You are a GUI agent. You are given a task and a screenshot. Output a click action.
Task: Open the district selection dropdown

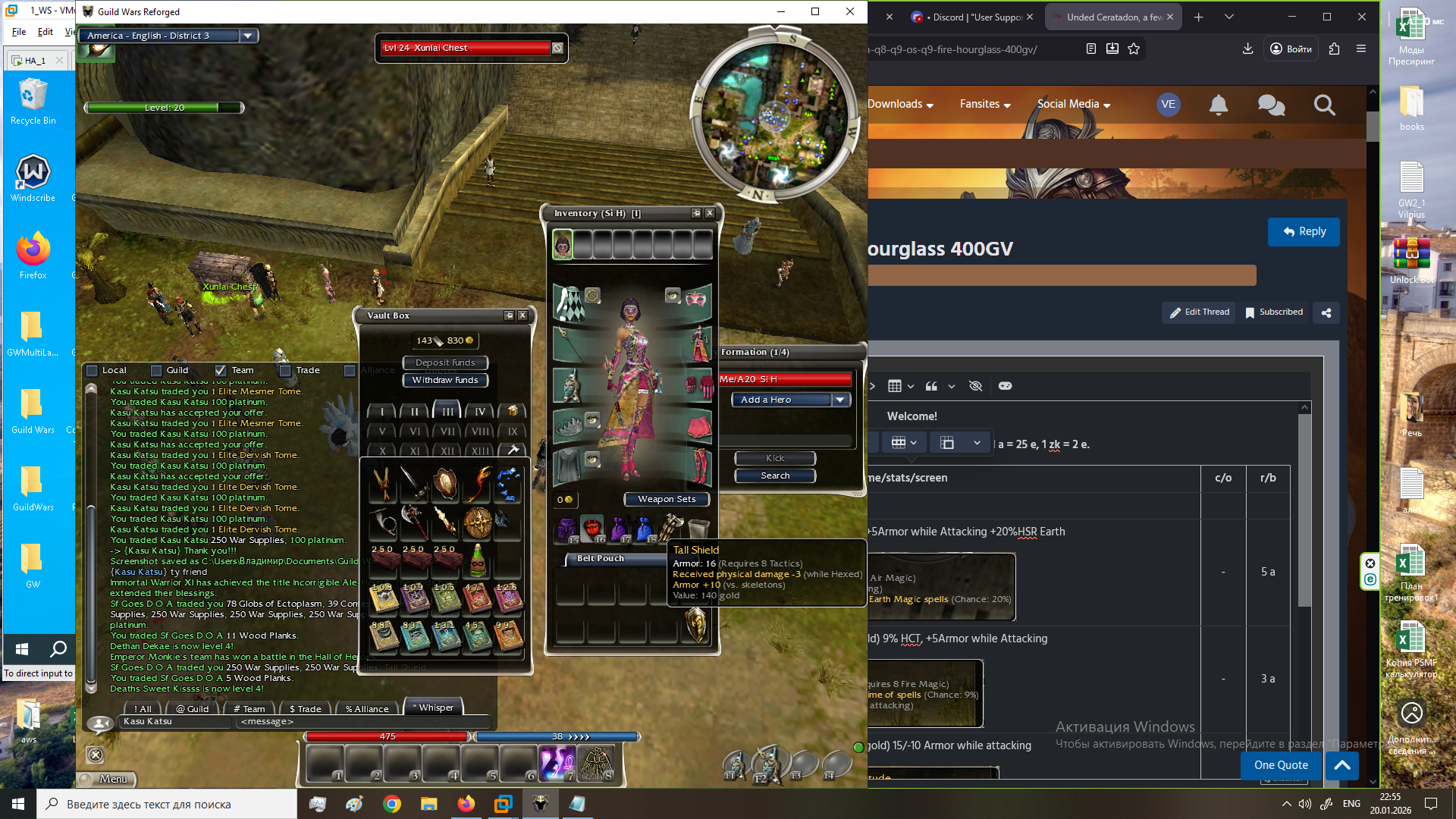(247, 36)
